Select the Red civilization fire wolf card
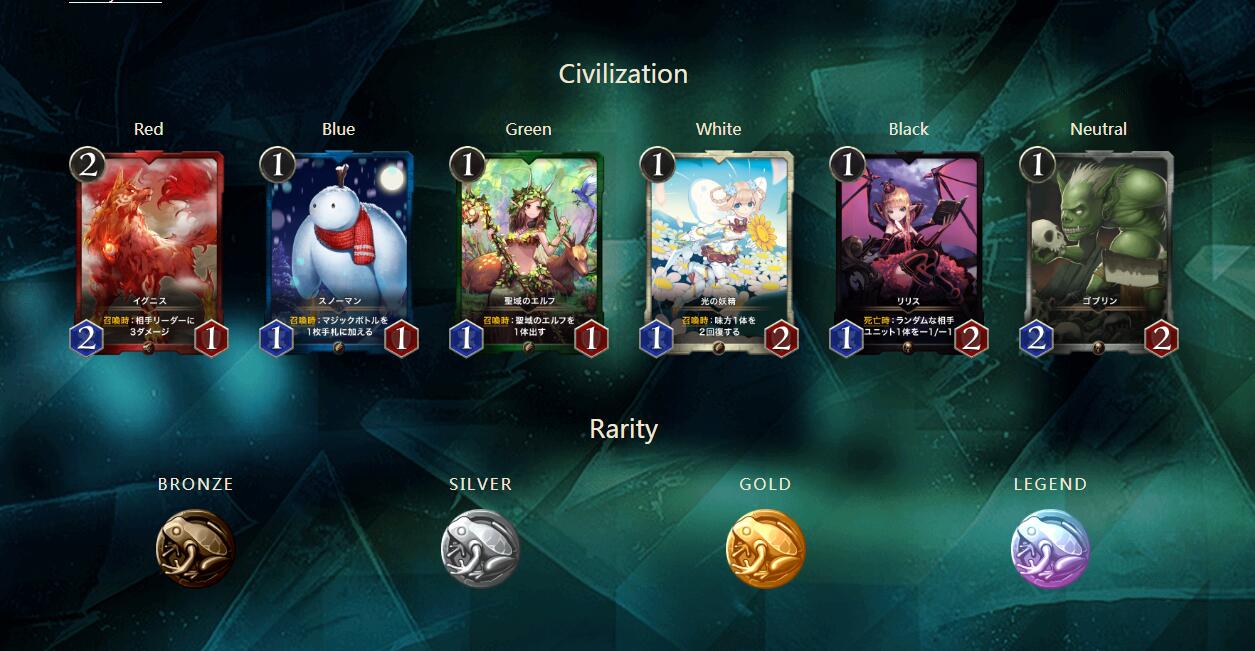Screen dimensions: 1255x651 pos(149,250)
